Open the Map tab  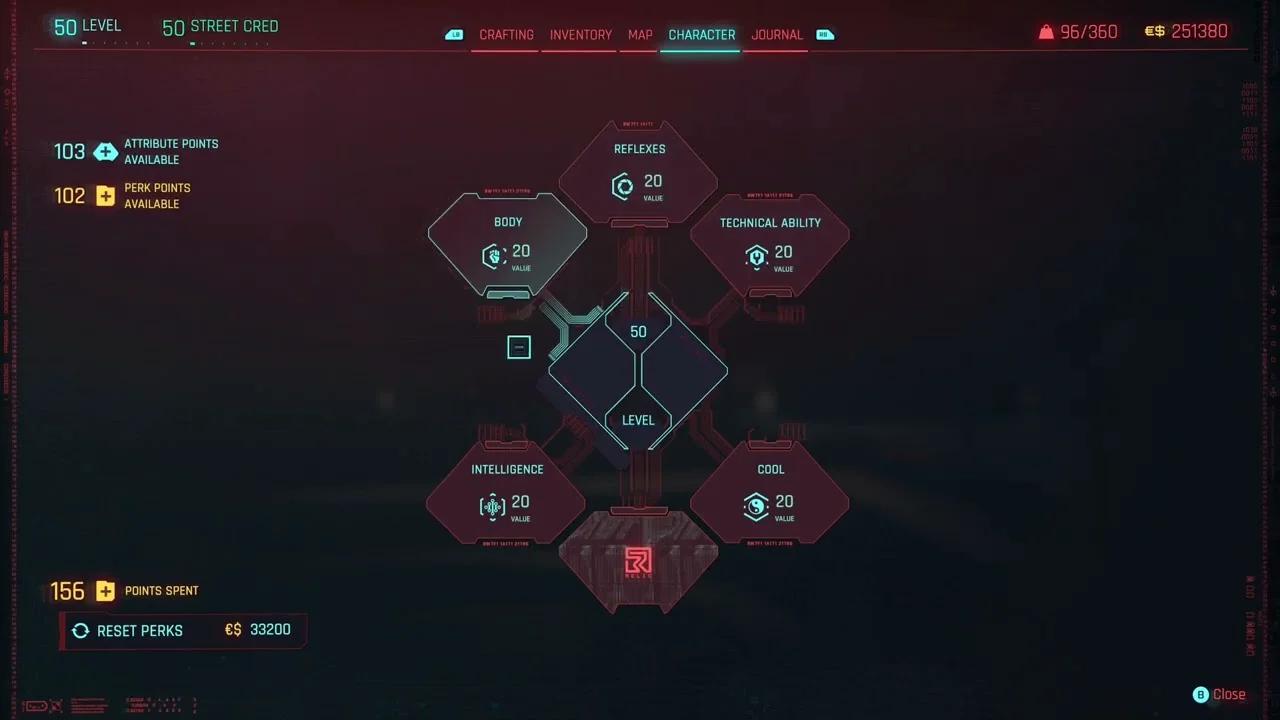tap(640, 34)
